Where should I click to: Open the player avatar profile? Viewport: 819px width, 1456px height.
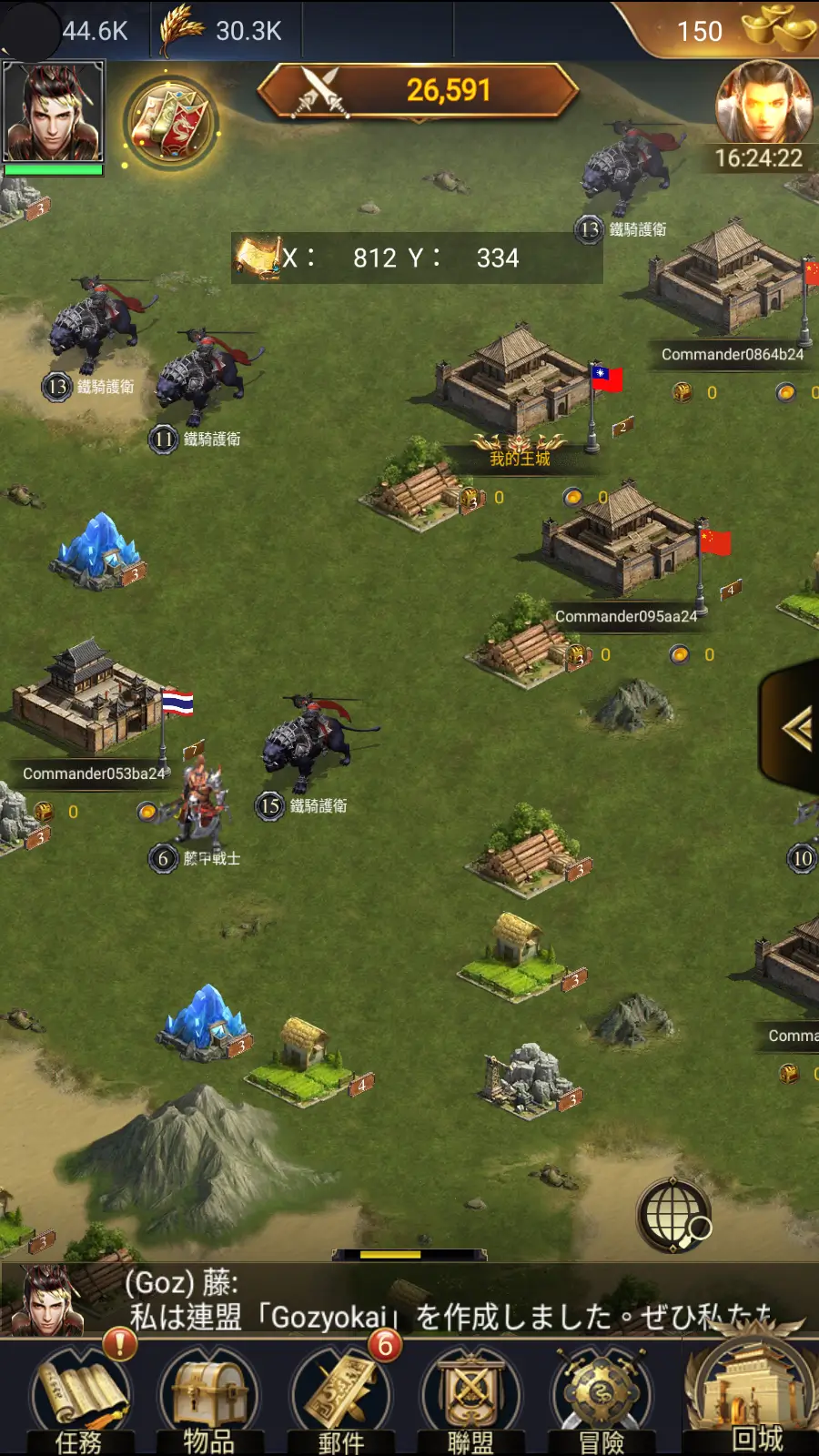tap(54, 113)
